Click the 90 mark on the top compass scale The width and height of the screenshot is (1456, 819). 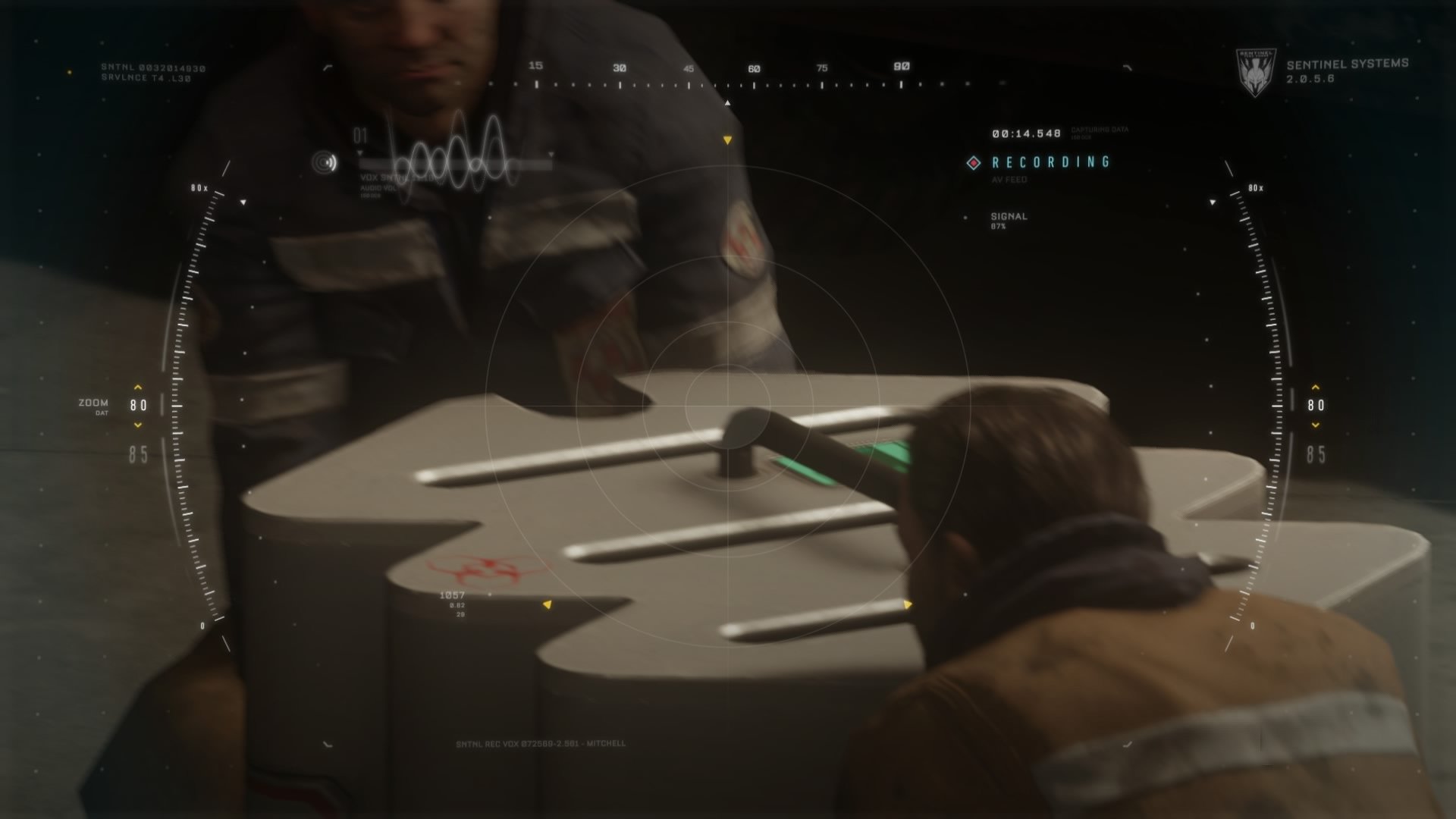(899, 67)
